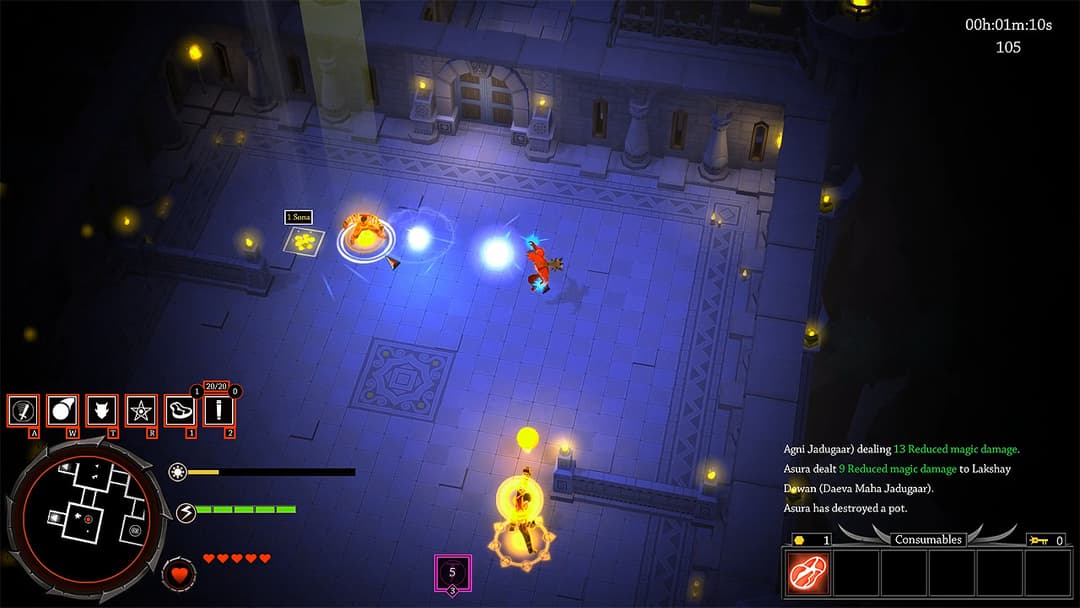This screenshot has height=608, width=1080.
Task: Use the red meat item in Consumables
Action: pyautogui.click(x=807, y=574)
